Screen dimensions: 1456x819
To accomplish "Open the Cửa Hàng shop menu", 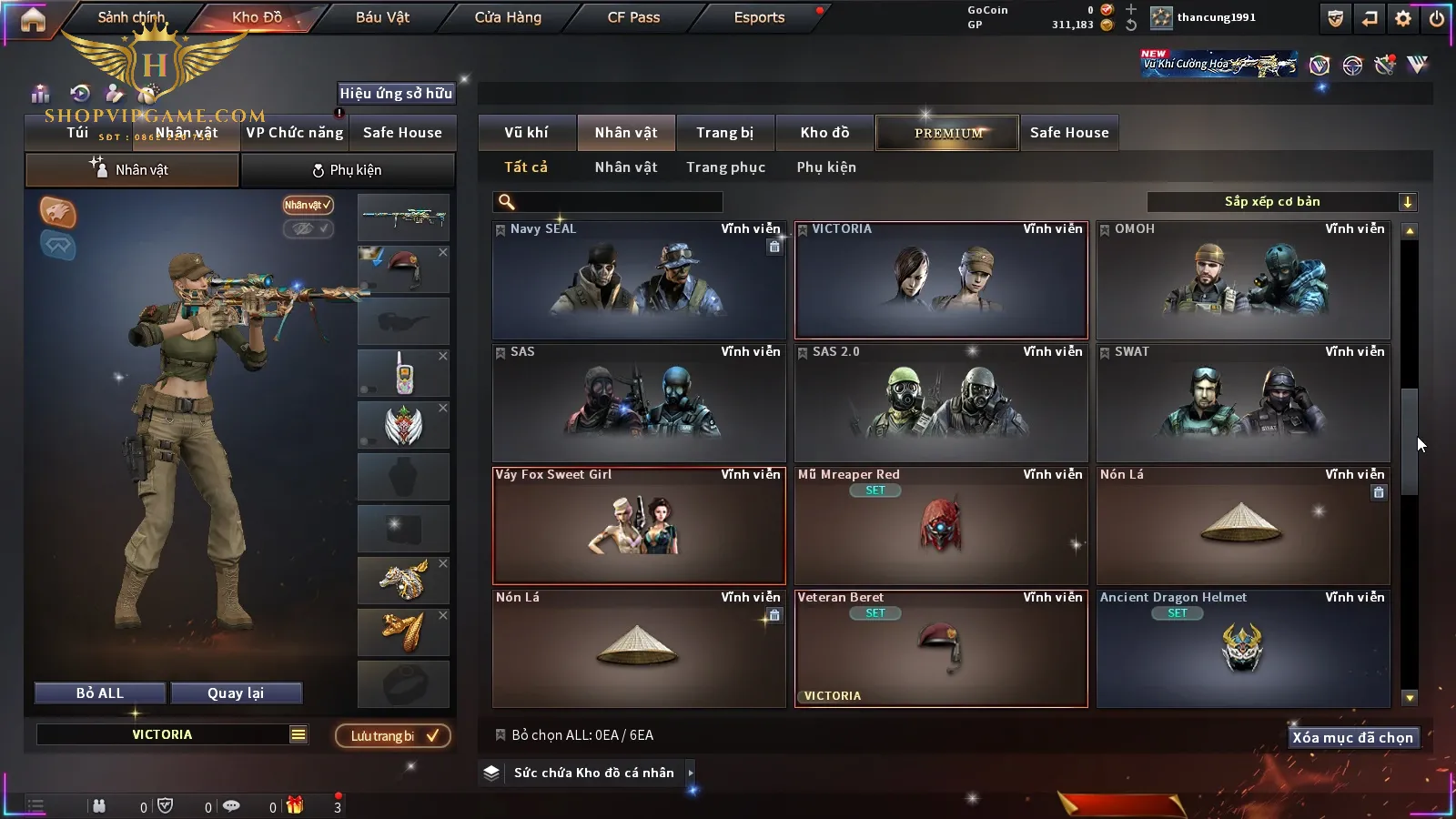I will point(508,17).
